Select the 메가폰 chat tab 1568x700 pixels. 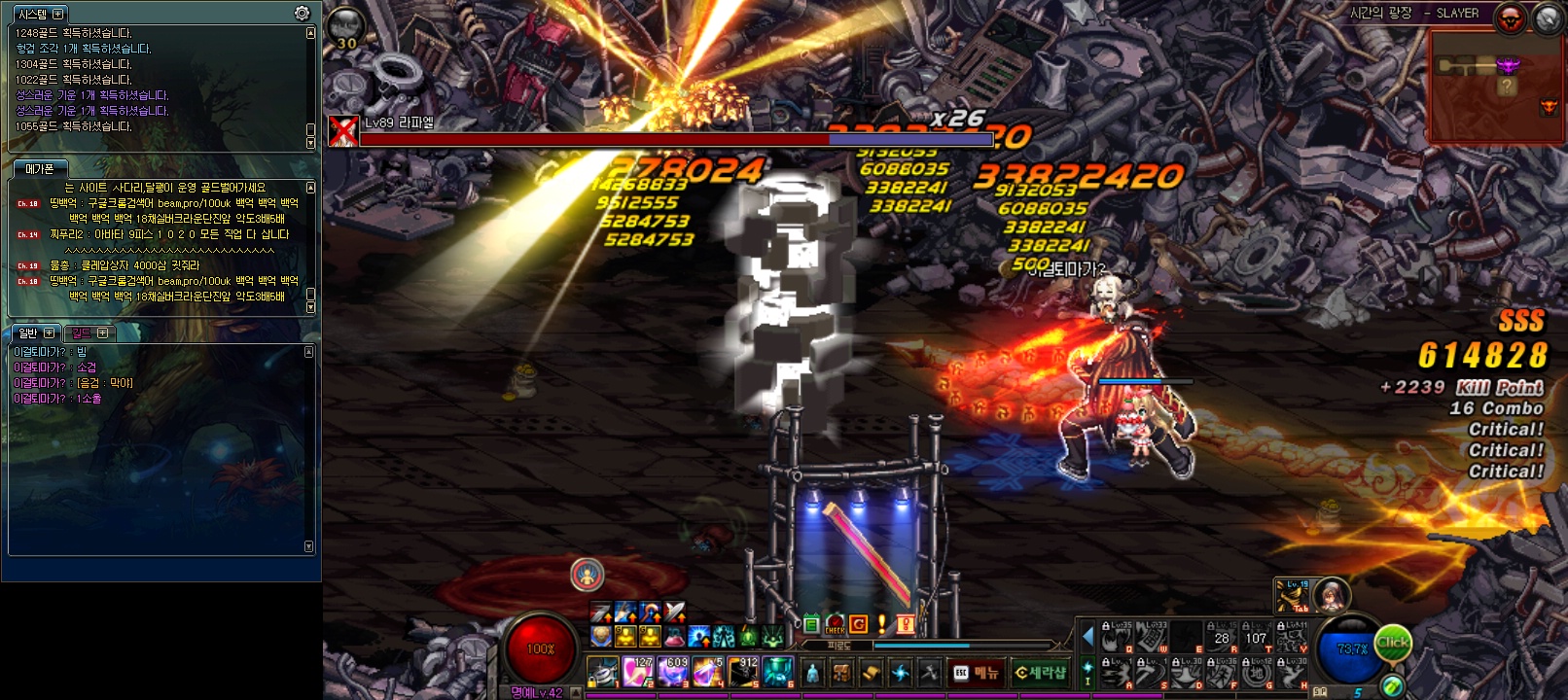(40, 169)
